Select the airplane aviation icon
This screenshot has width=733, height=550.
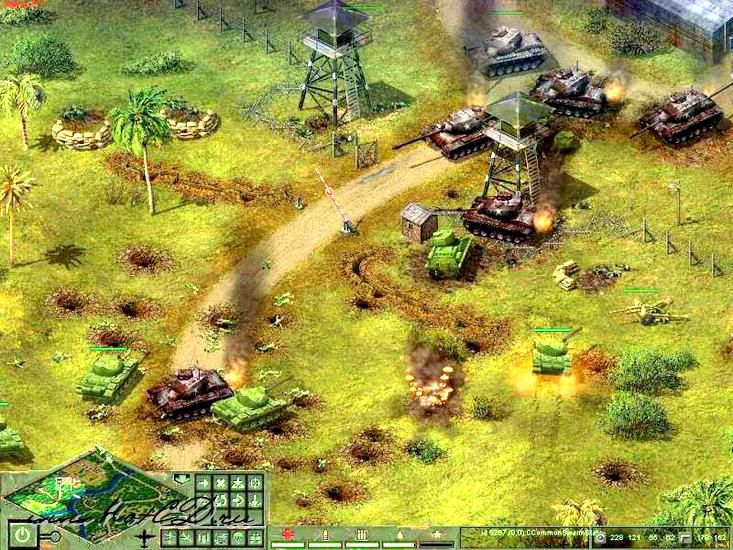145,537
